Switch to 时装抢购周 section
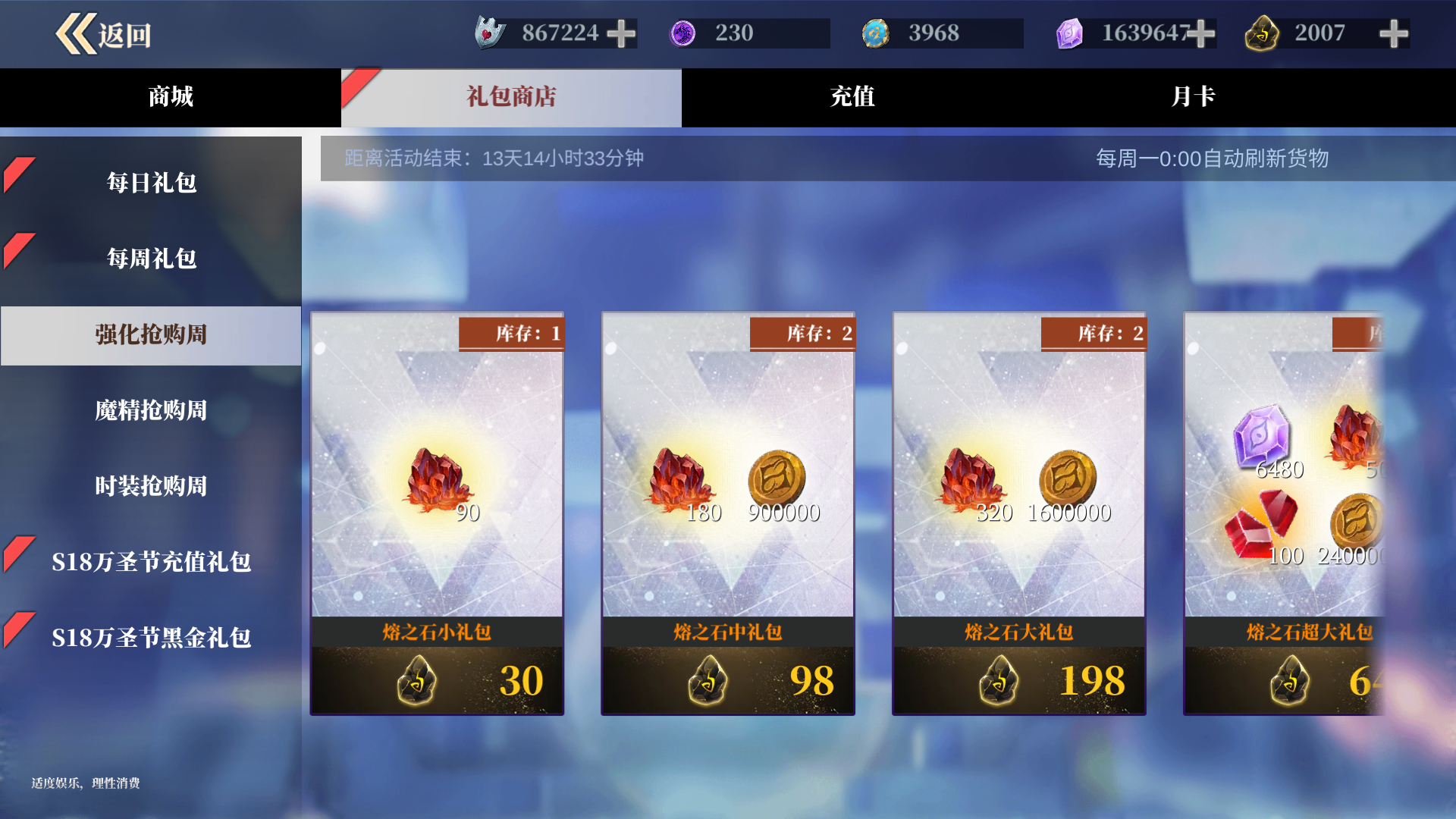The width and height of the screenshot is (1456, 819). [x=151, y=486]
